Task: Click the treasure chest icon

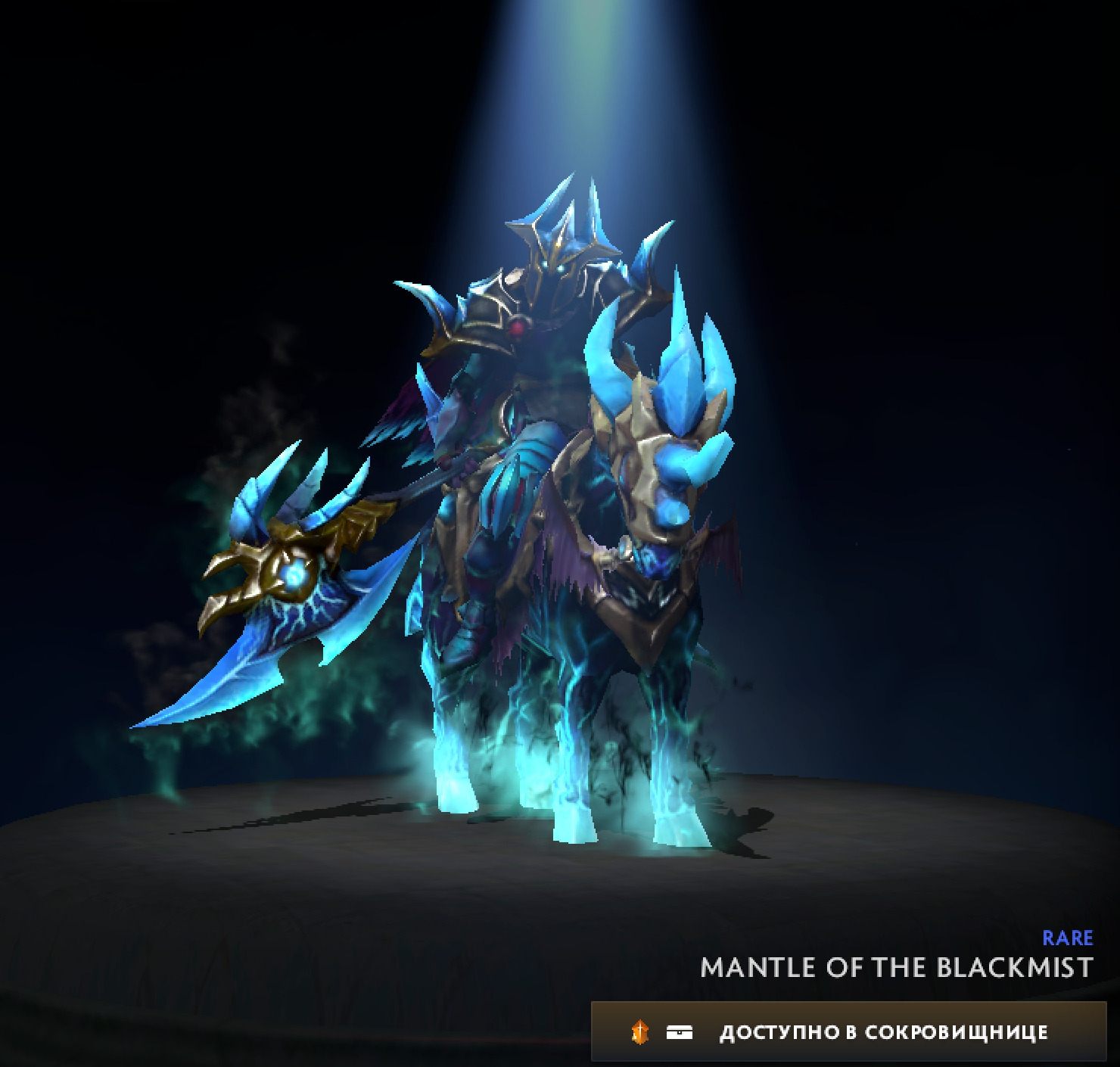Action: tap(680, 1031)
